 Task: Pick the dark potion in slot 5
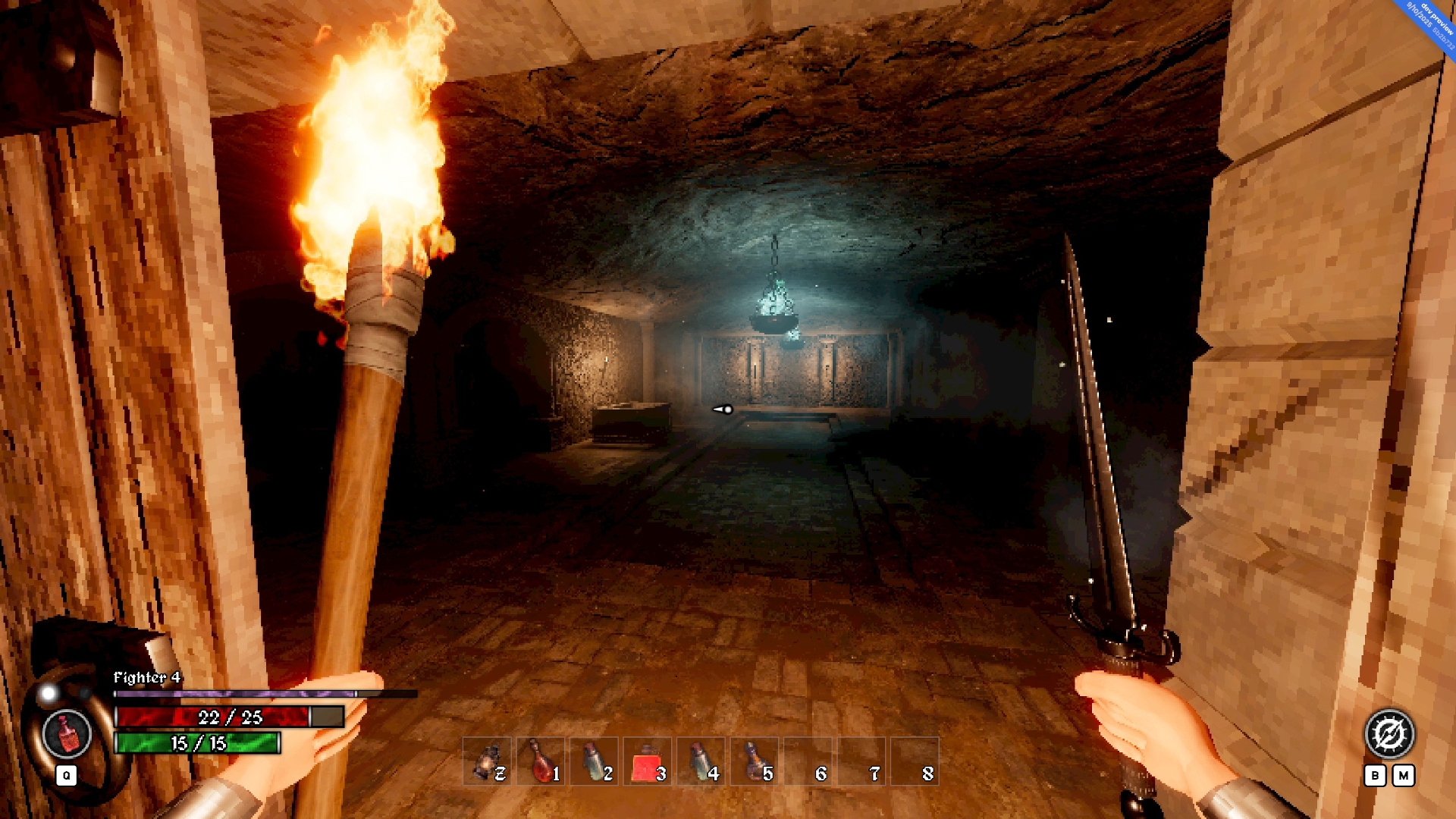coord(755,761)
